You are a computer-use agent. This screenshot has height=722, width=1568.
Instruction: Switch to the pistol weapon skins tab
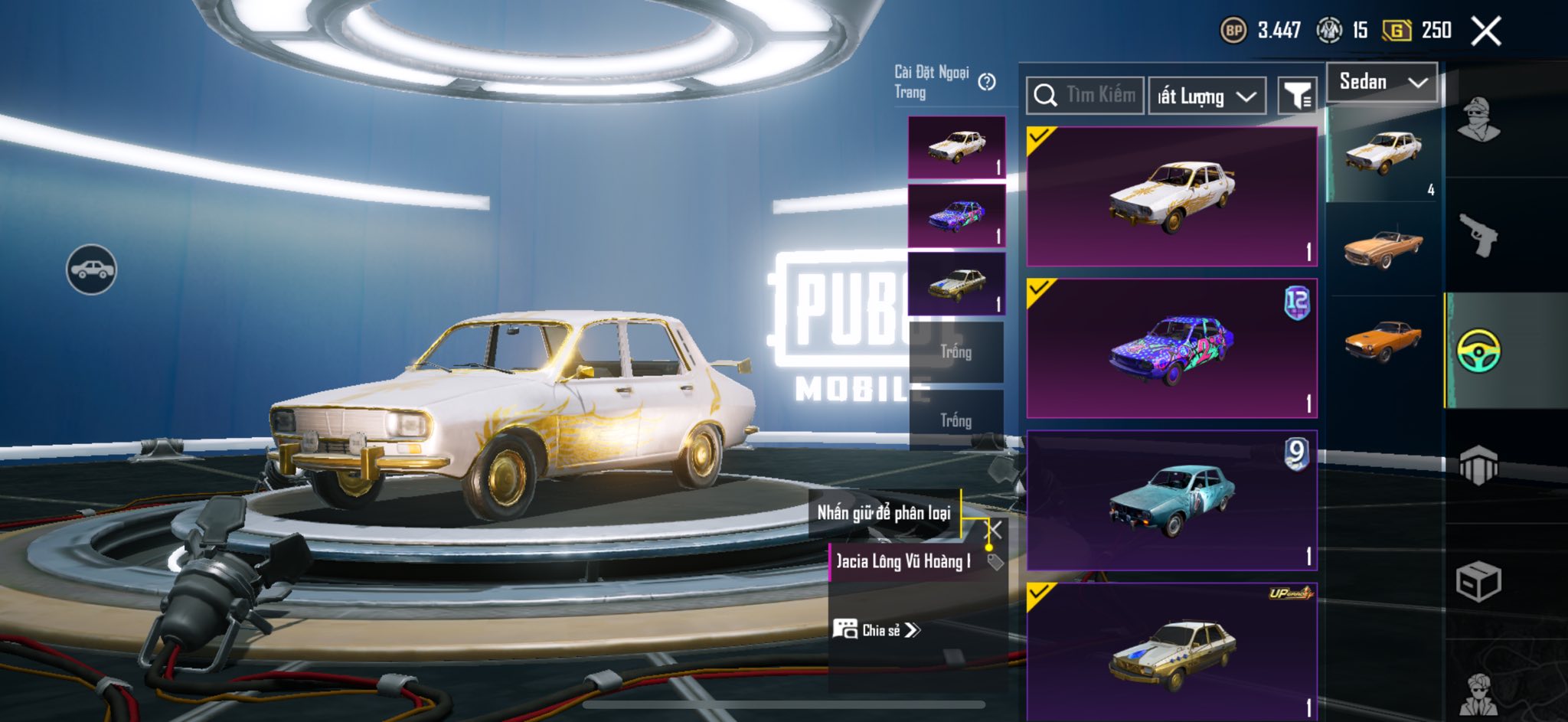pyautogui.click(x=1478, y=235)
